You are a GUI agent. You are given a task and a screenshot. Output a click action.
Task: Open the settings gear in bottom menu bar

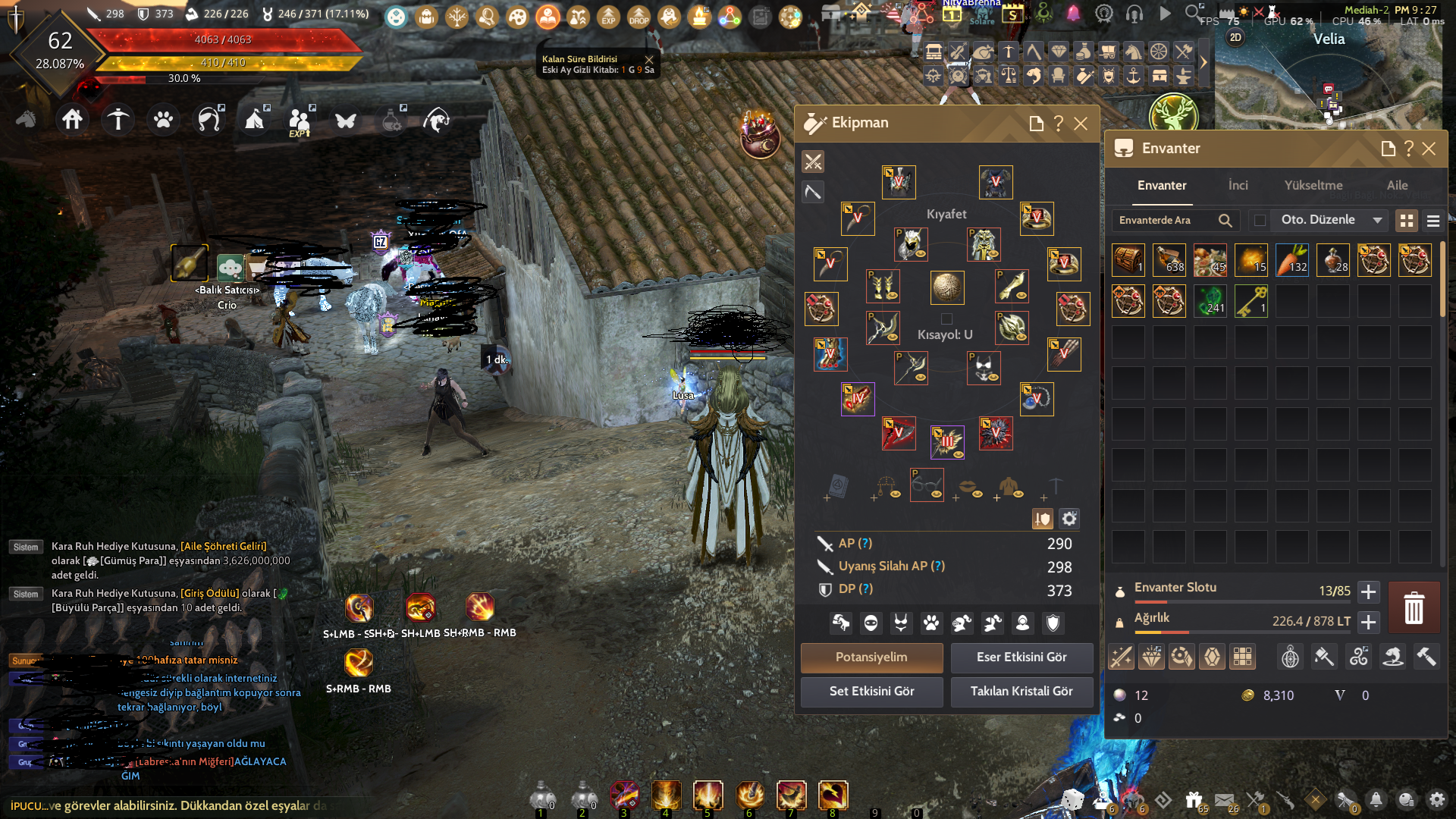[x=1437, y=799]
